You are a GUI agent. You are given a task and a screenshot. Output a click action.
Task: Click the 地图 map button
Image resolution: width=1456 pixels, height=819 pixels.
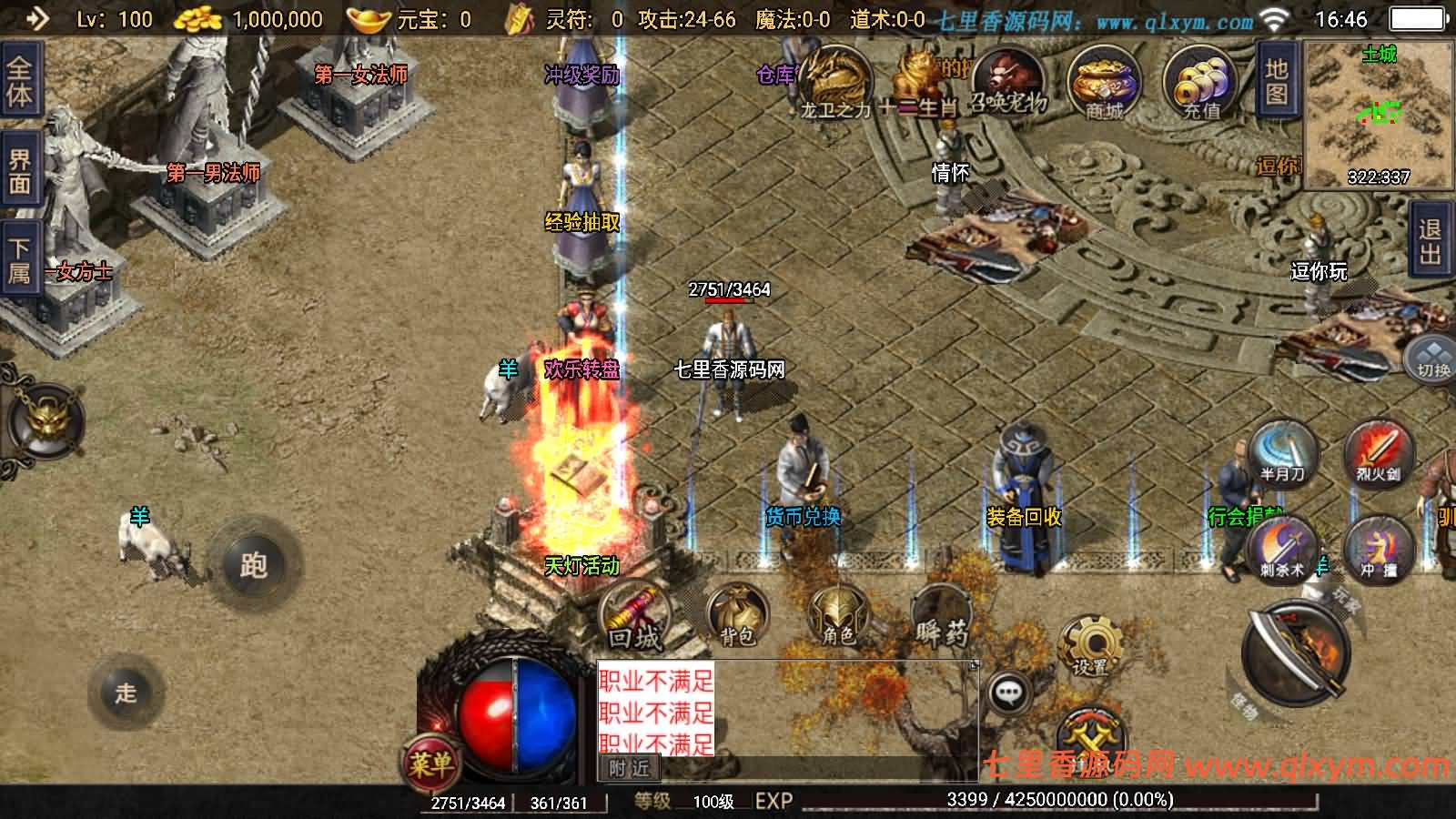1276,82
